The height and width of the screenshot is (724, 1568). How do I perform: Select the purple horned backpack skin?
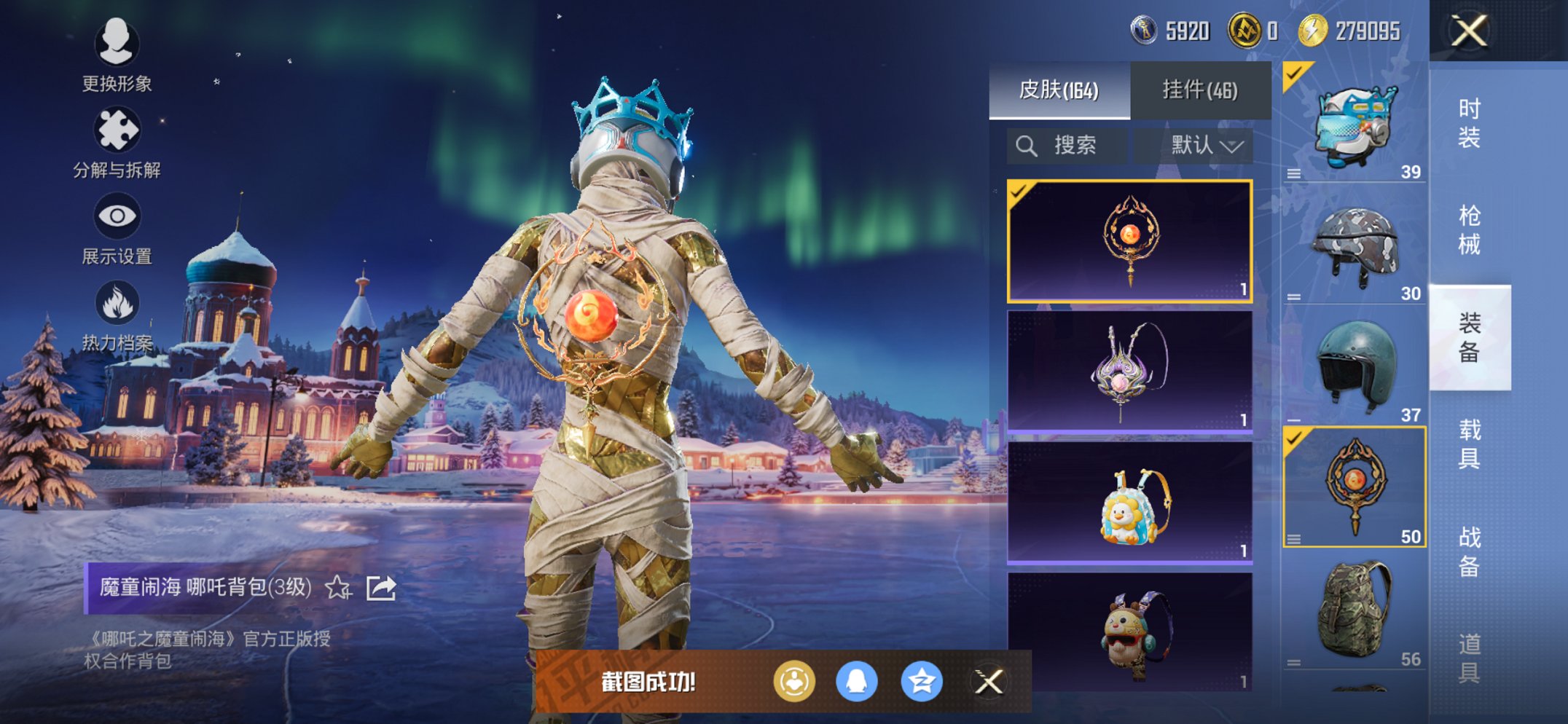pyautogui.click(x=1129, y=371)
